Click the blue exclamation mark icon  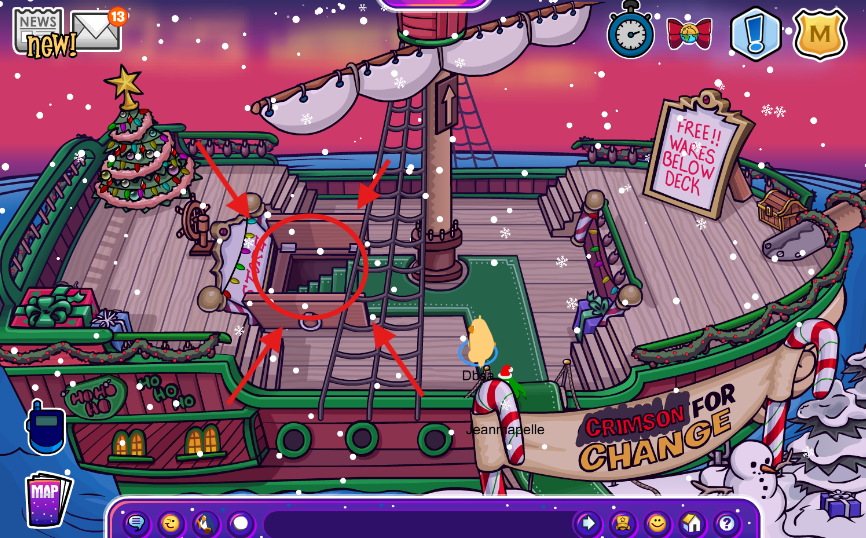[755, 34]
